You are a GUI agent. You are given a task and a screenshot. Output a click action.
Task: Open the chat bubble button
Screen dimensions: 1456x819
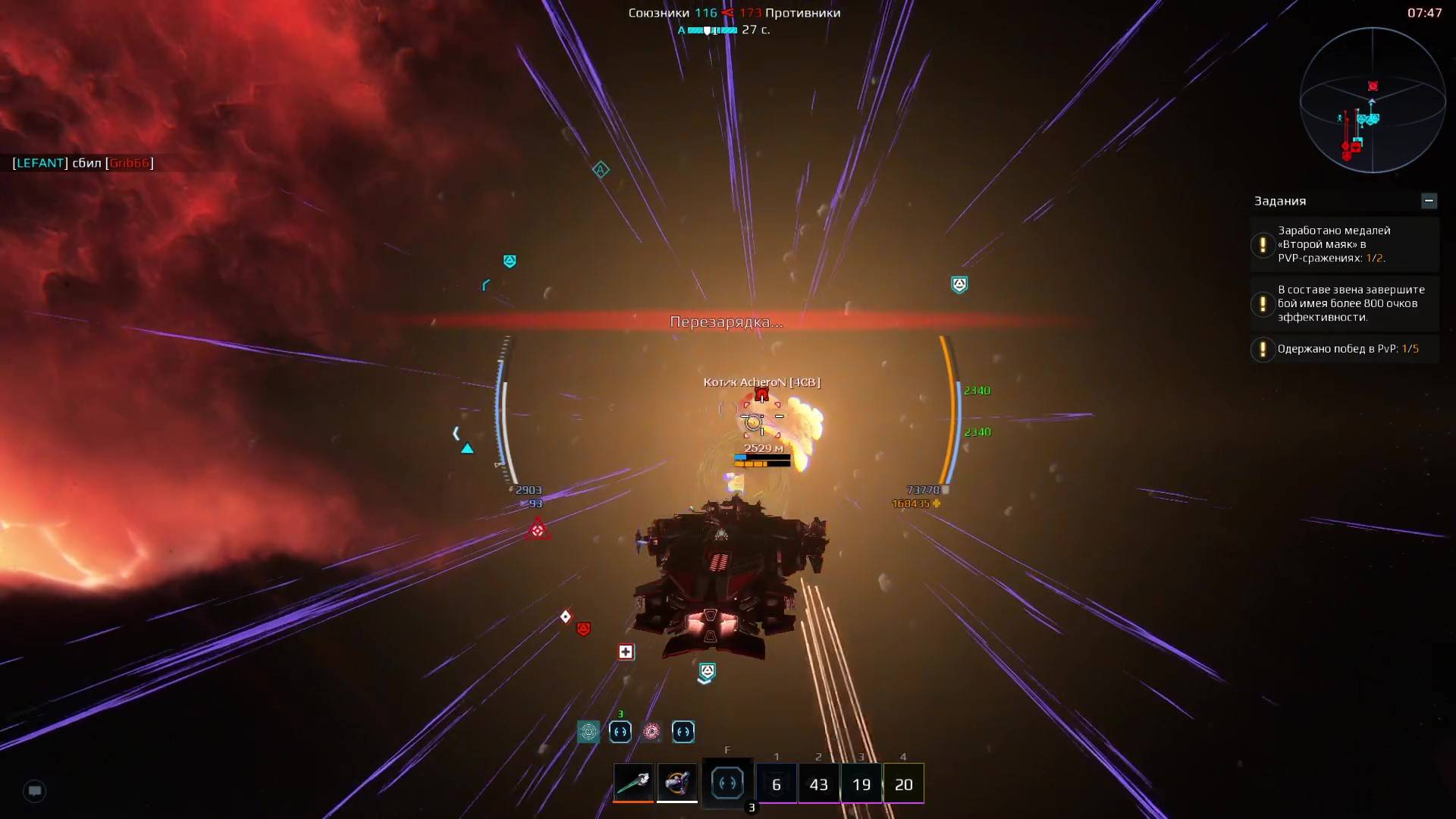pos(35,791)
